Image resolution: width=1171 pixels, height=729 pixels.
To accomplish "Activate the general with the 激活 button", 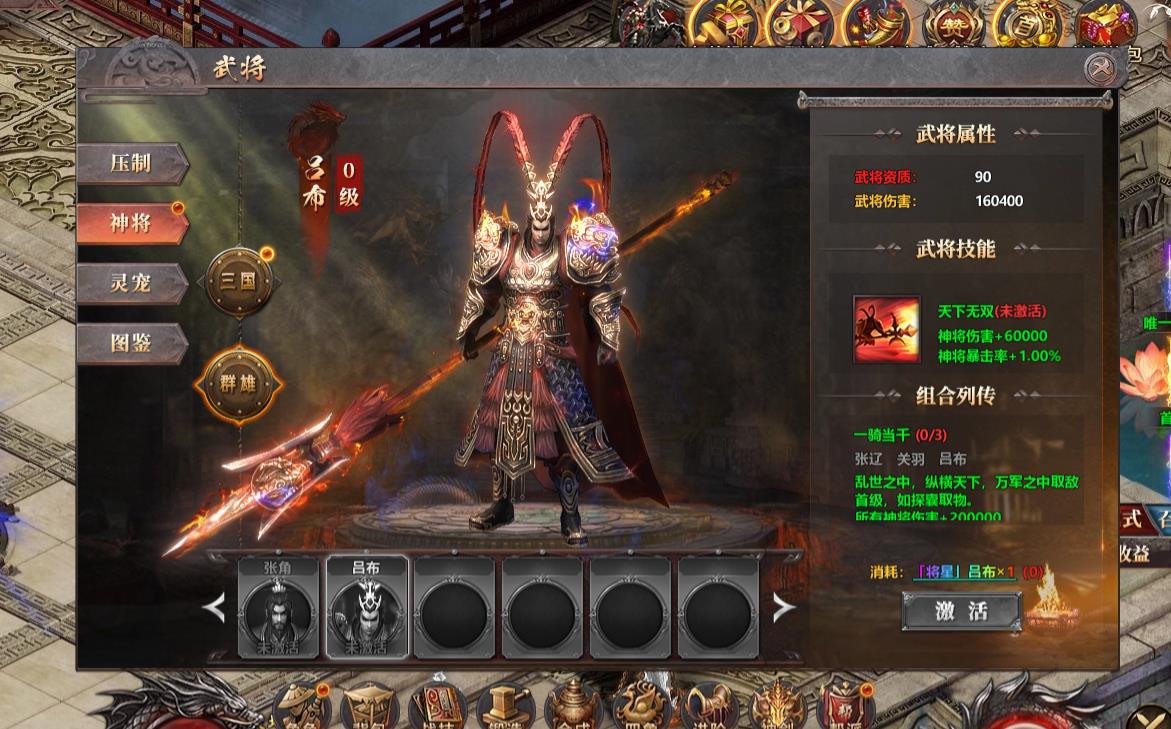I will 961,611.
